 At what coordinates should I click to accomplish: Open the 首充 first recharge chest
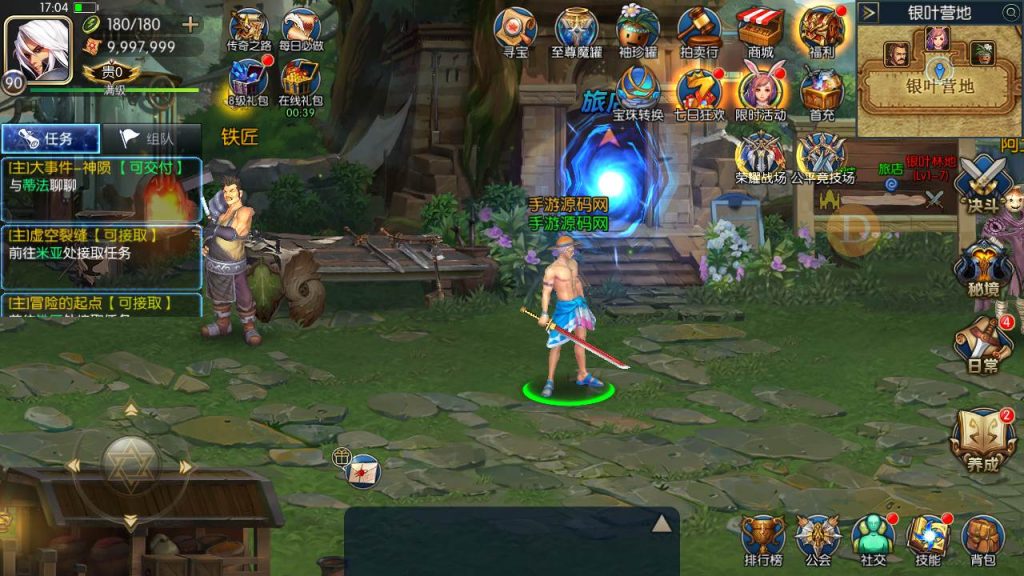coord(821,92)
